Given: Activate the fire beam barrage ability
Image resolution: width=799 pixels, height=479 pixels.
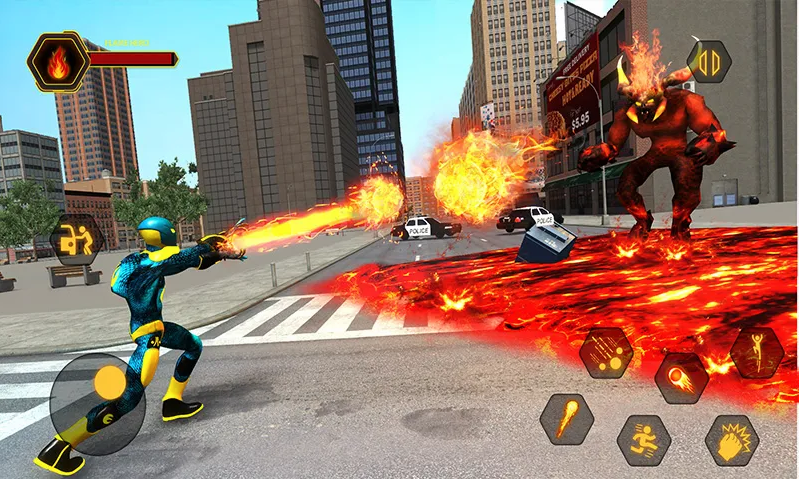Looking at the screenshot, I should point(606,353).
